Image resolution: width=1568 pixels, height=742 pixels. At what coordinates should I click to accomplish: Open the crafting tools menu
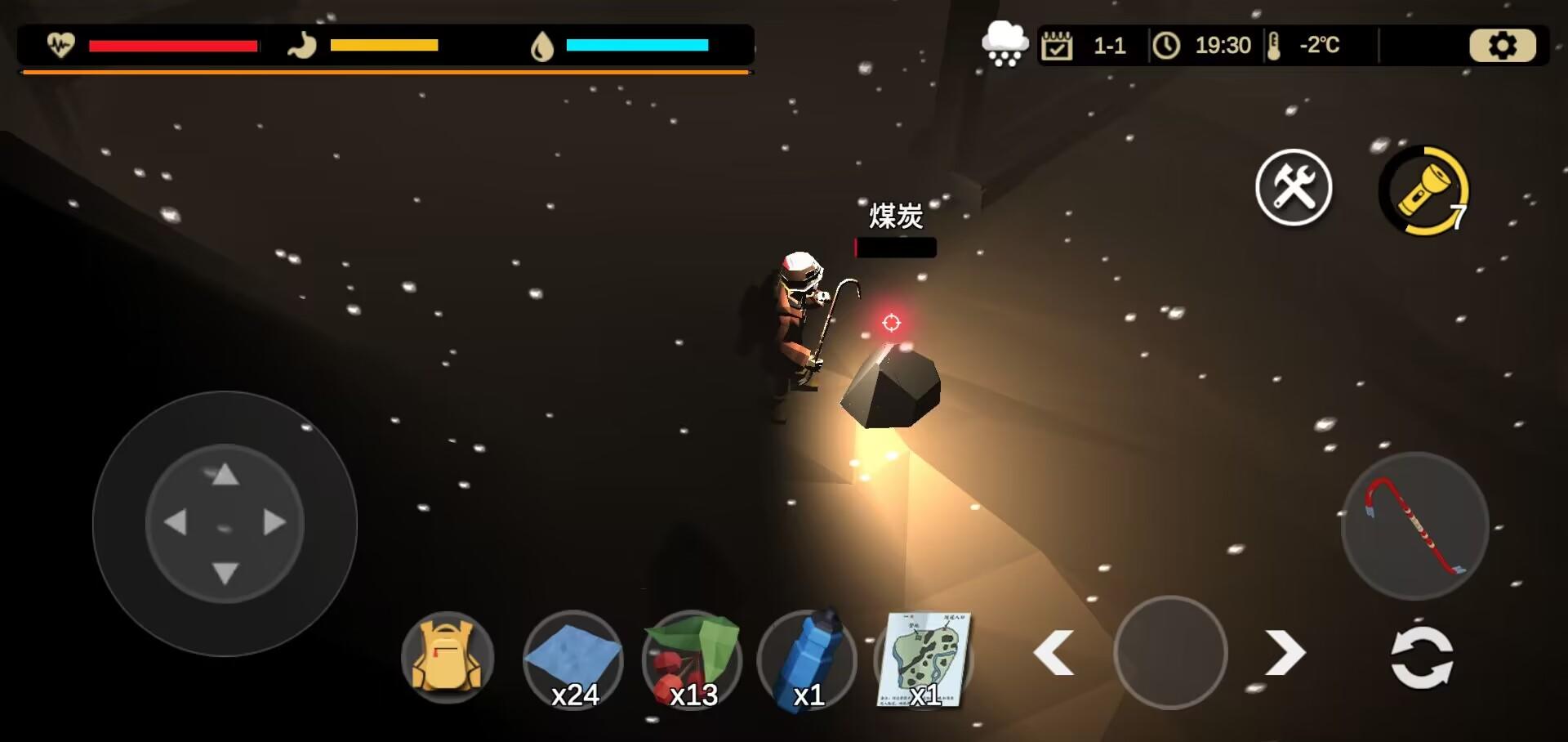(x=1294, y=188)
